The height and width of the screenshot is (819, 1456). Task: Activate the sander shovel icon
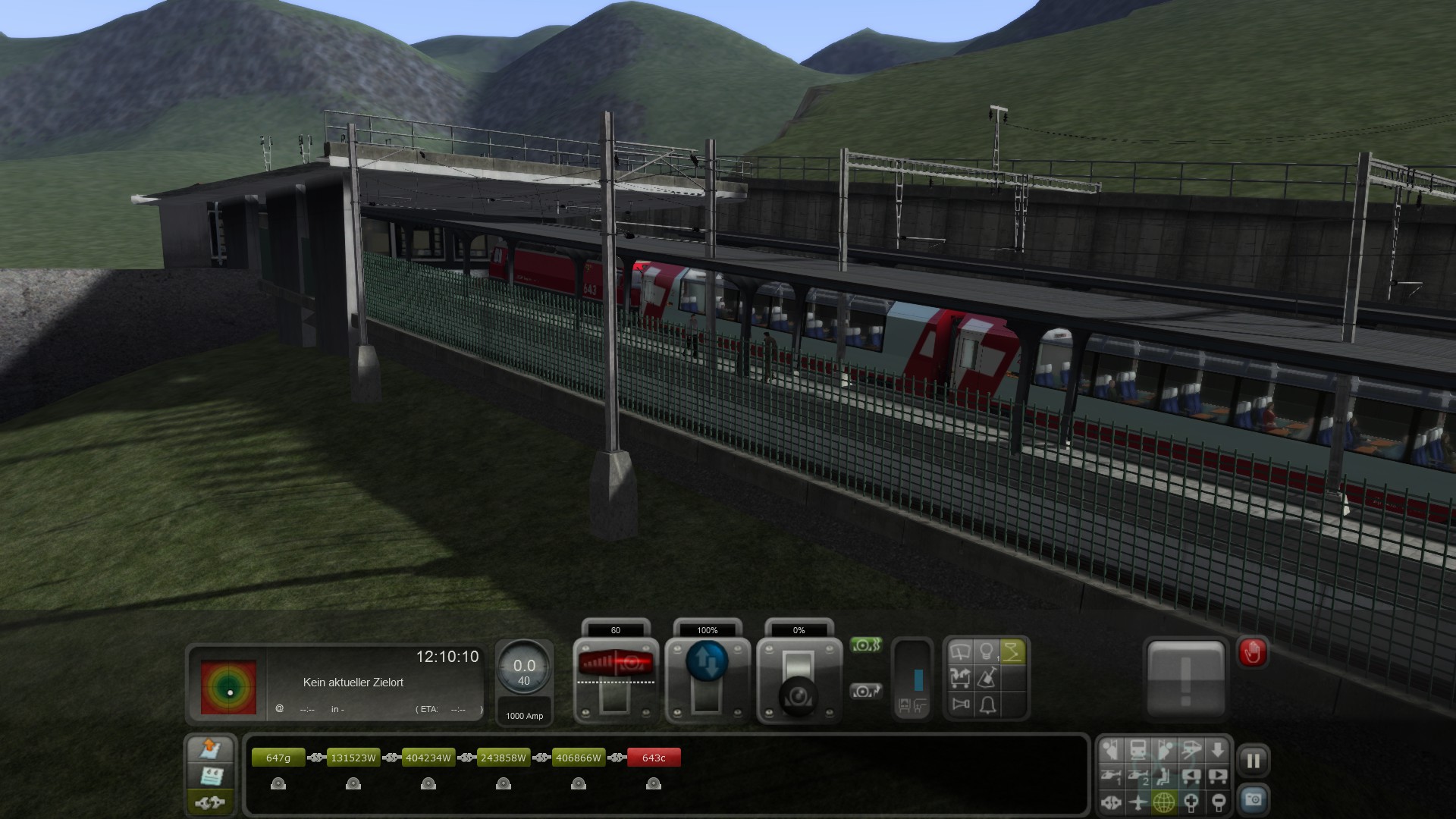coord(987,679)
